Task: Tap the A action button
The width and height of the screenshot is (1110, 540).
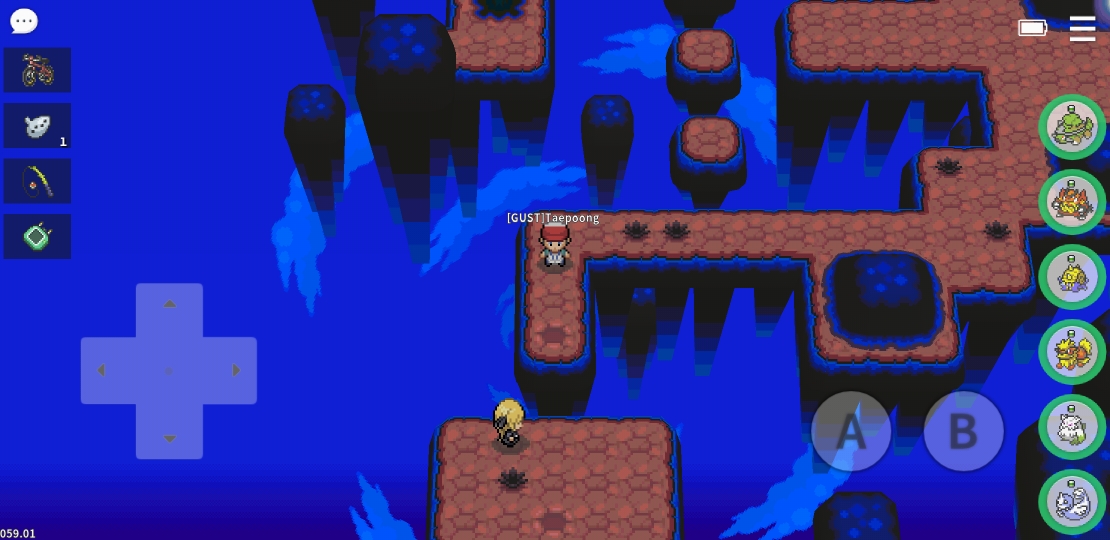Action: pos(851,431)
